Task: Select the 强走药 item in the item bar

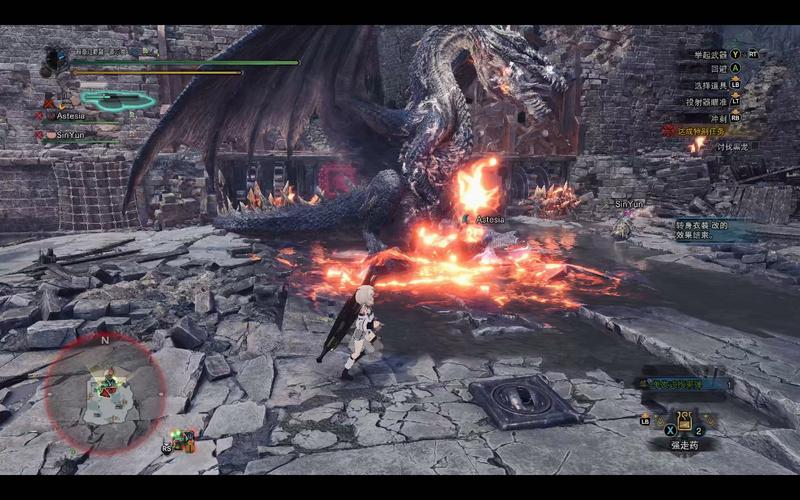Action: pos(686,422)
